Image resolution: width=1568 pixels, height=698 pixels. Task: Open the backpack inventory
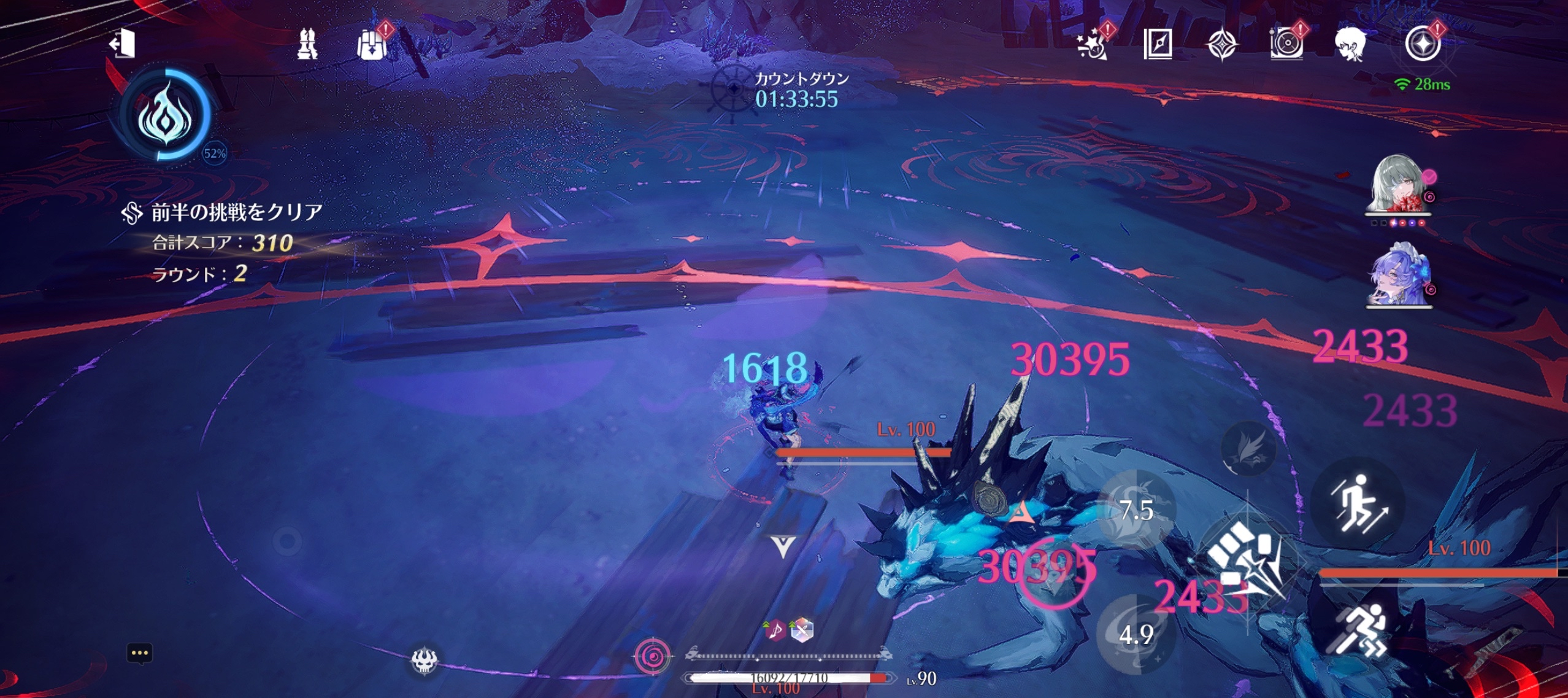pyautogui.click(x=372, y=45)
